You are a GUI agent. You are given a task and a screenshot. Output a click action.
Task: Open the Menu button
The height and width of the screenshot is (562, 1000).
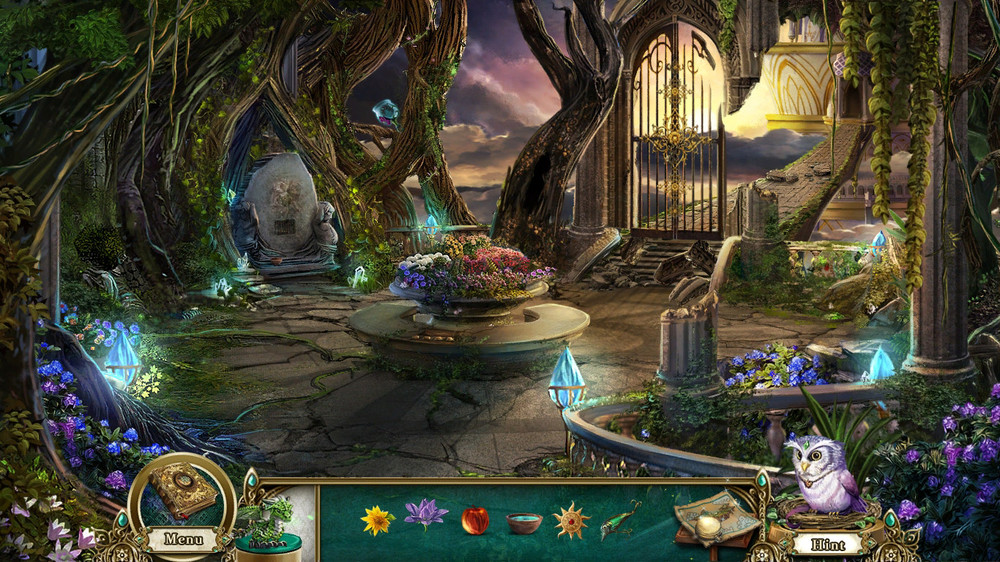point(183,540)
